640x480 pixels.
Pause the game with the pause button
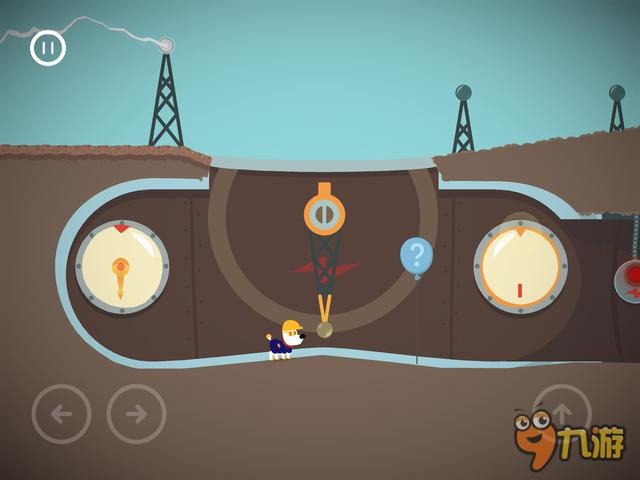pos(48,48)
